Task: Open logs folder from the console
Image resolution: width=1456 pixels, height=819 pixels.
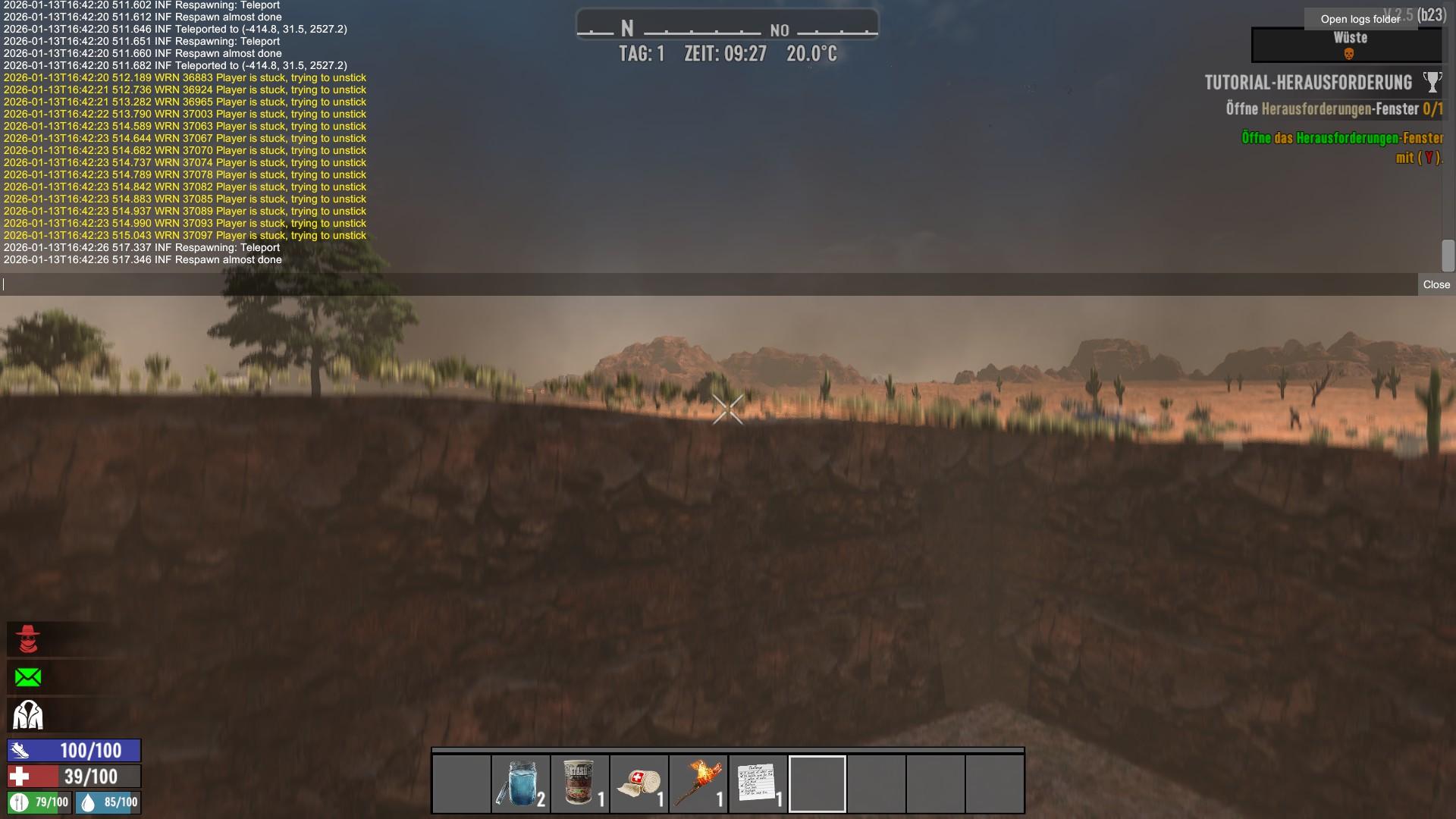Action: pyautogui.click(x=1360, y=19)
